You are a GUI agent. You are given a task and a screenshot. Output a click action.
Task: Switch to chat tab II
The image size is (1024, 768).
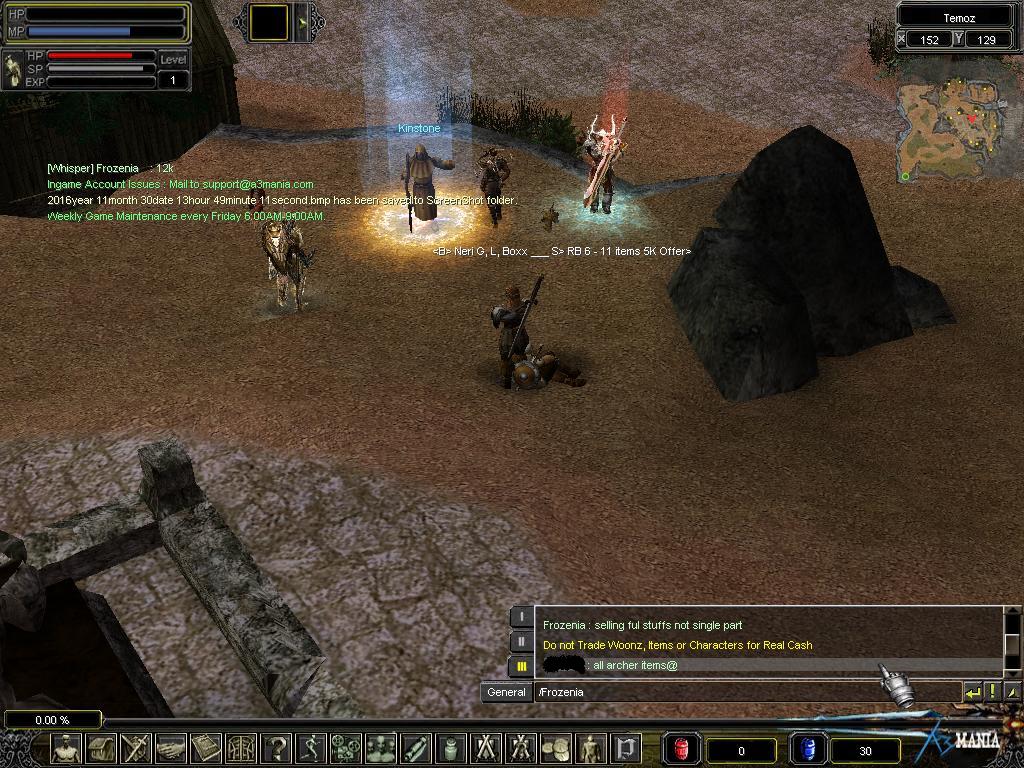tap(521, 641)
